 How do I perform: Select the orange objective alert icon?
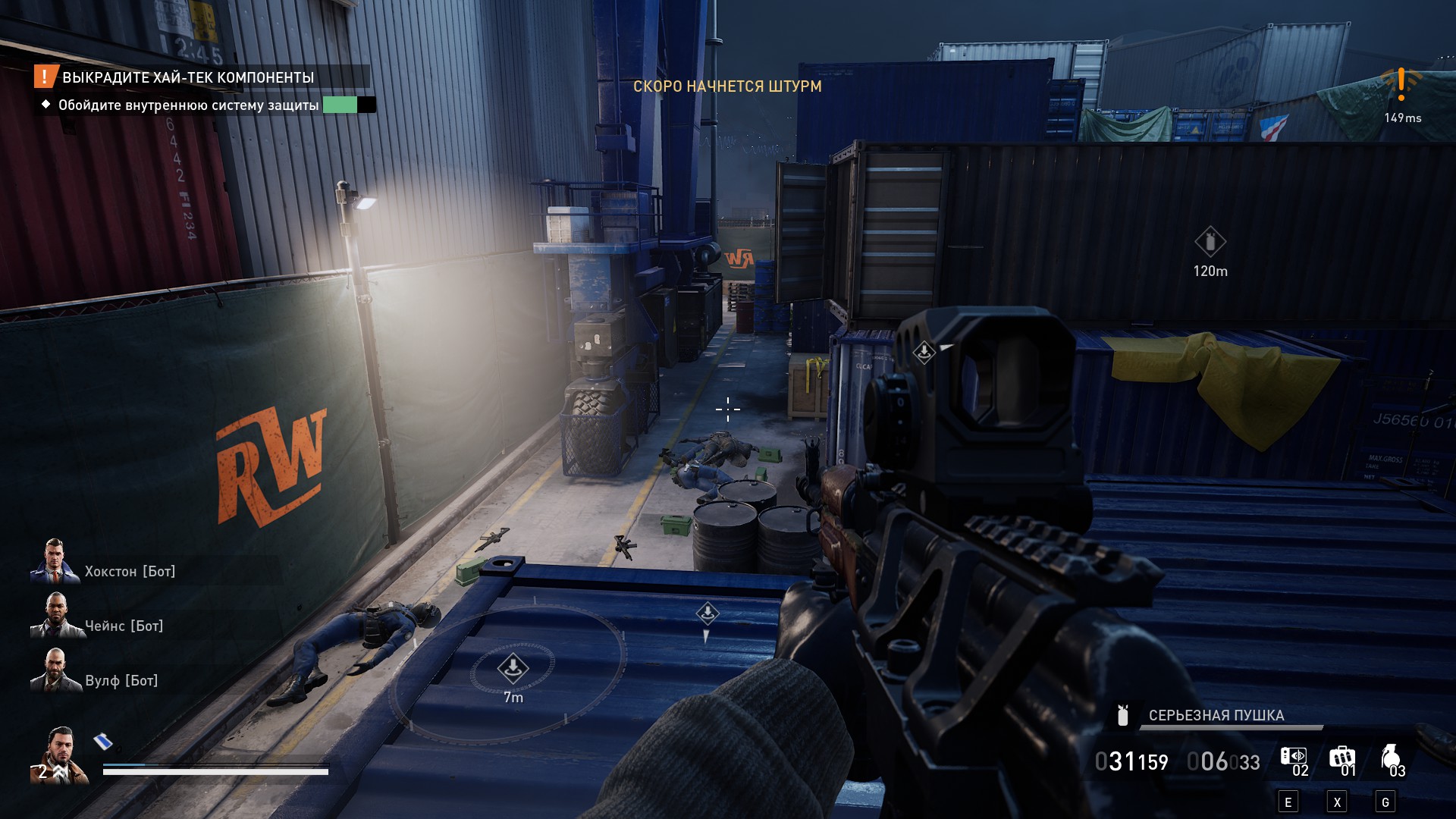45,77
